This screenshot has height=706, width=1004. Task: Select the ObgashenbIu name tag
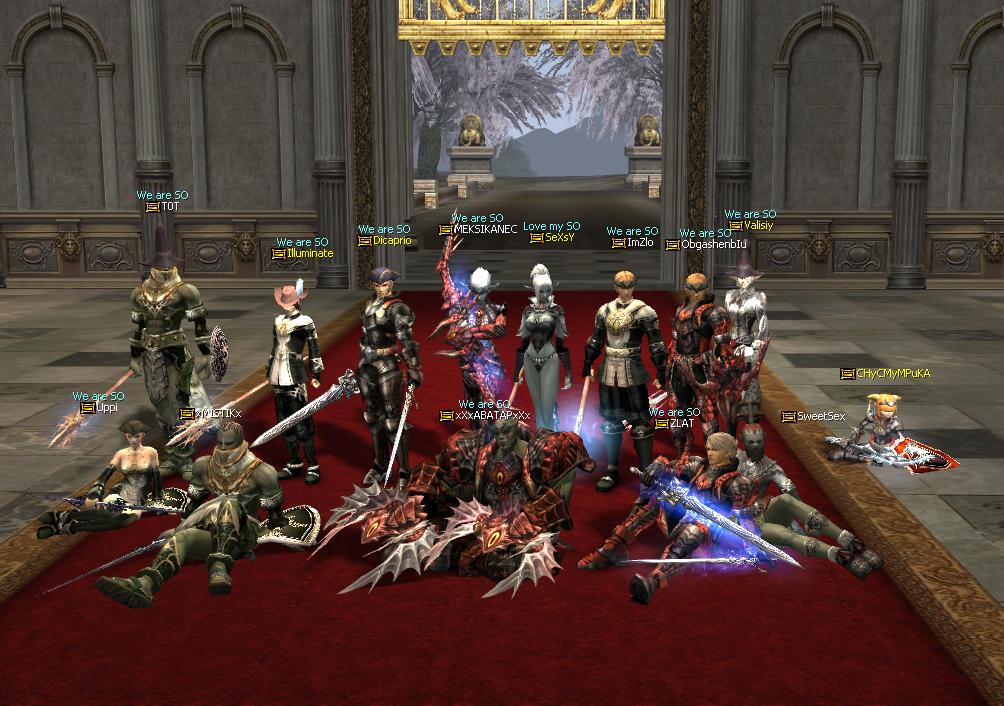click(x=713, y=244)
